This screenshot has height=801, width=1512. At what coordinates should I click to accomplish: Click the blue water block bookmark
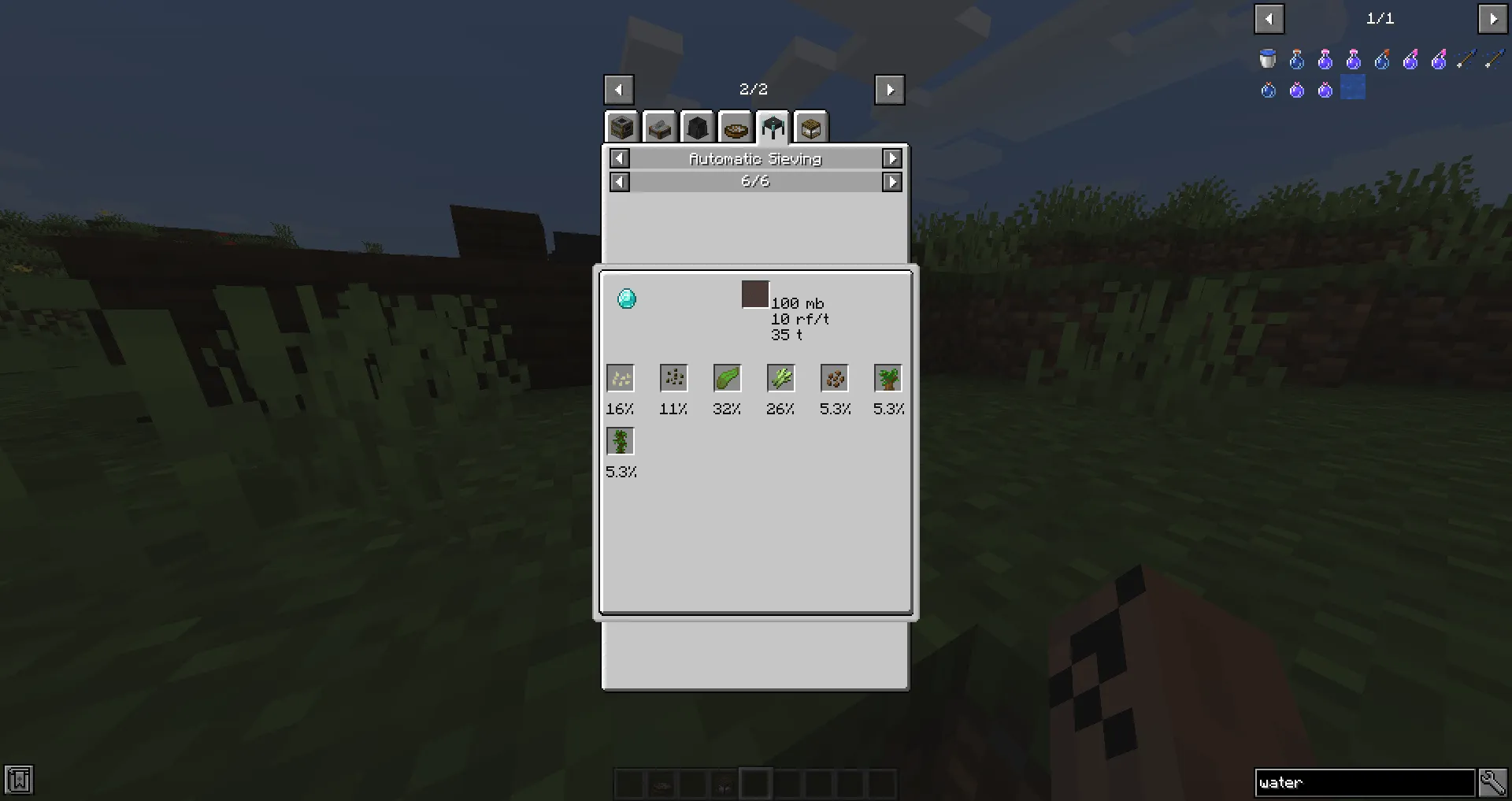1353,87
